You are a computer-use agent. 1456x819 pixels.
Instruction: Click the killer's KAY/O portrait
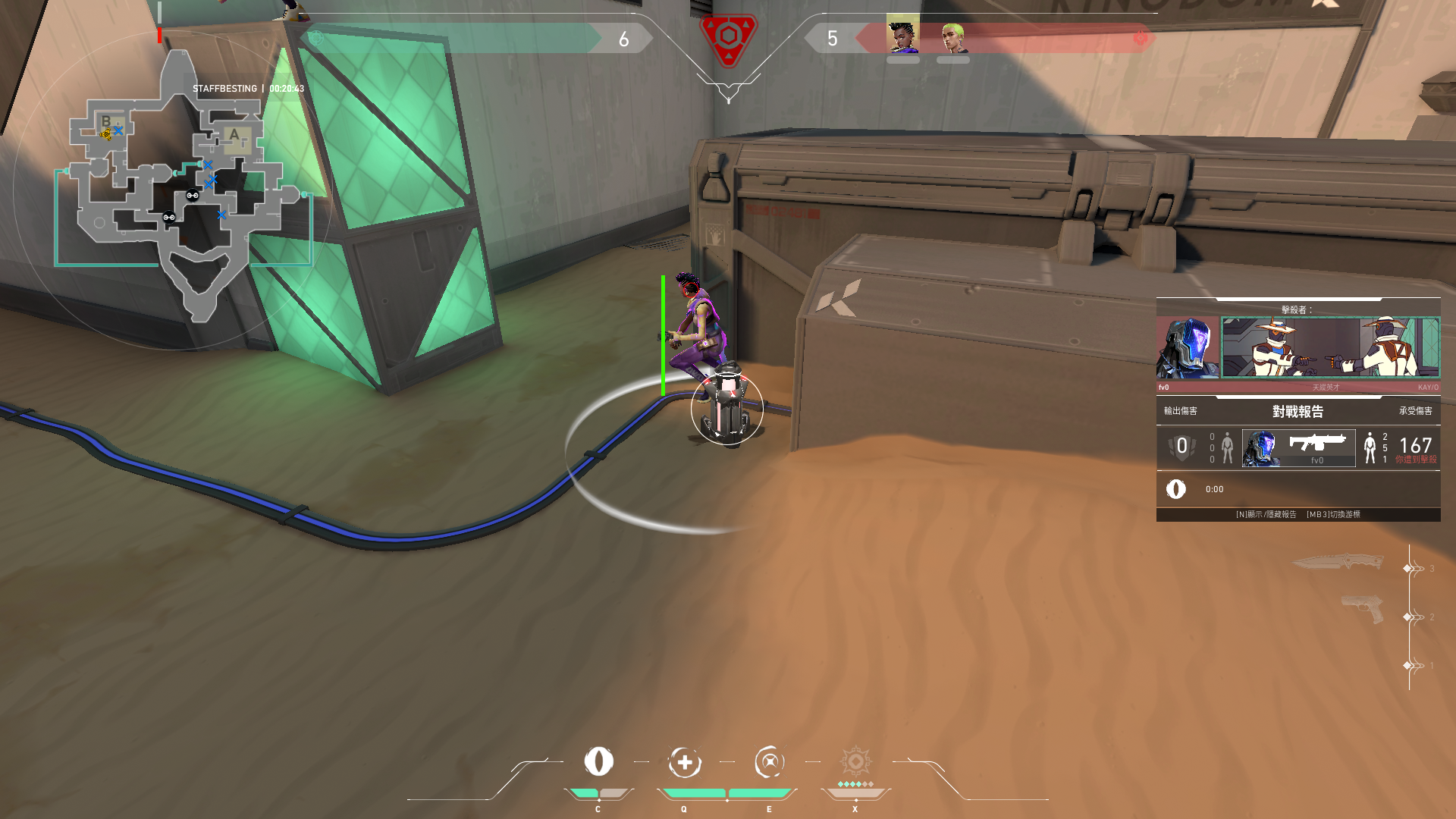click(x=1188, y=348)
